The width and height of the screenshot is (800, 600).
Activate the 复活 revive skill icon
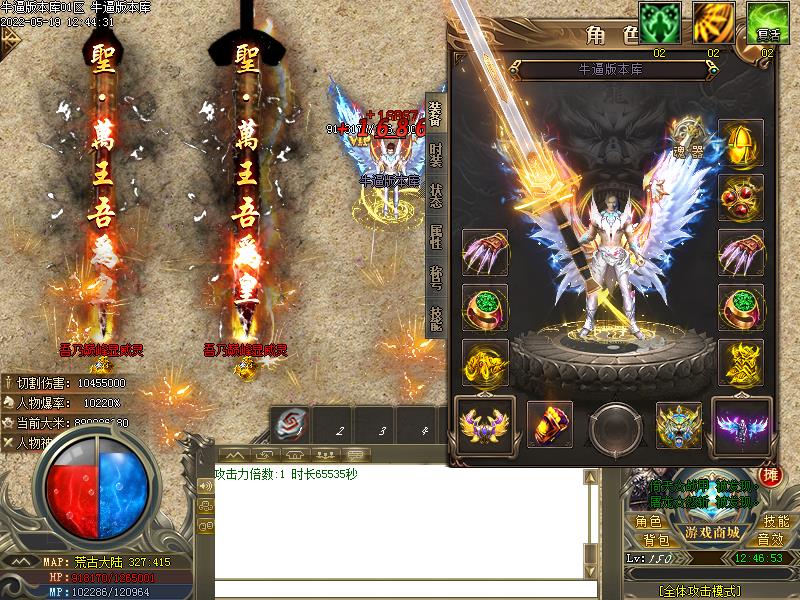pyautogui.click(x=768, y=24)
